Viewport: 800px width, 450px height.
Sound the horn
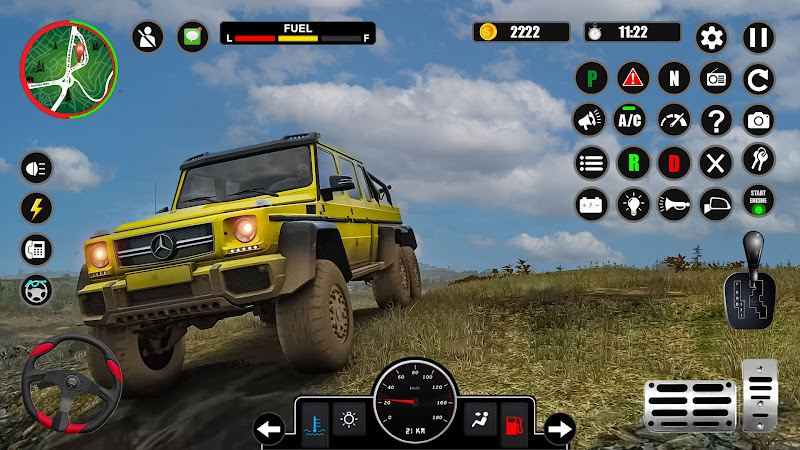click(674, 204)
